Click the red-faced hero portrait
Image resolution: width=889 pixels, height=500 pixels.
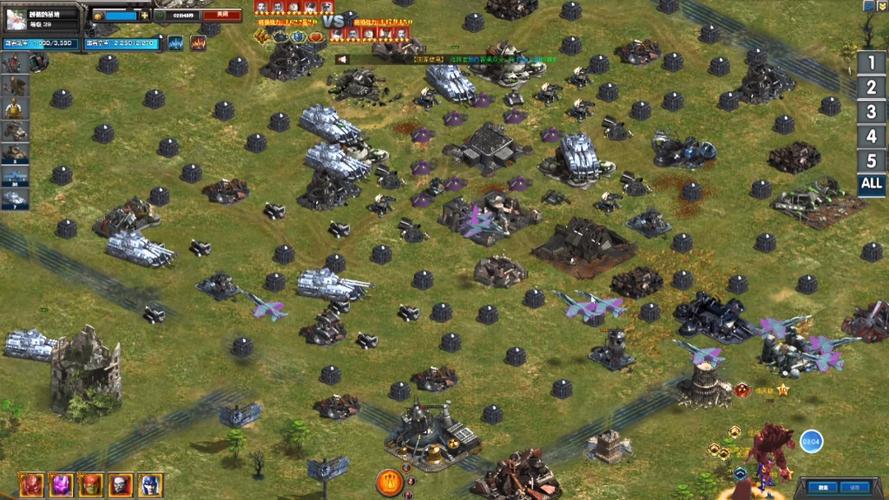click(x=31, y=485)
